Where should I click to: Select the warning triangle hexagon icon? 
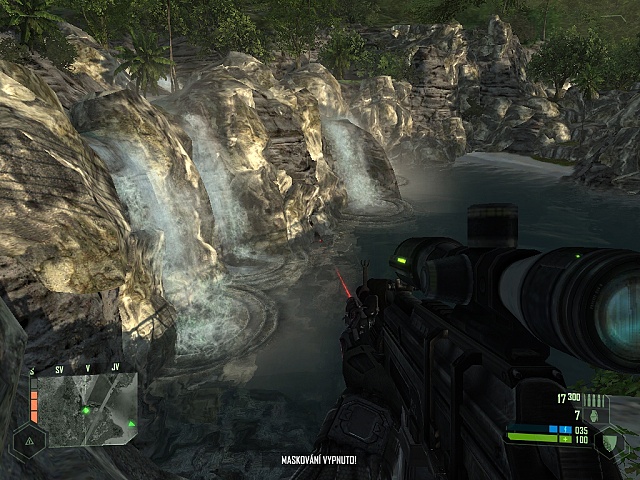28,439
